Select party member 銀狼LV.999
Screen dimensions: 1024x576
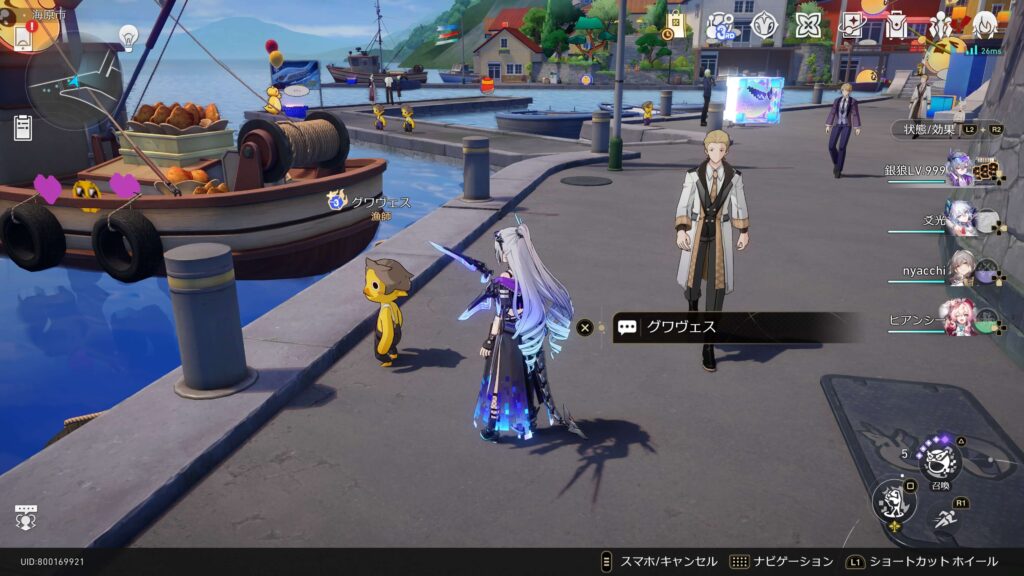coord(960,169)
